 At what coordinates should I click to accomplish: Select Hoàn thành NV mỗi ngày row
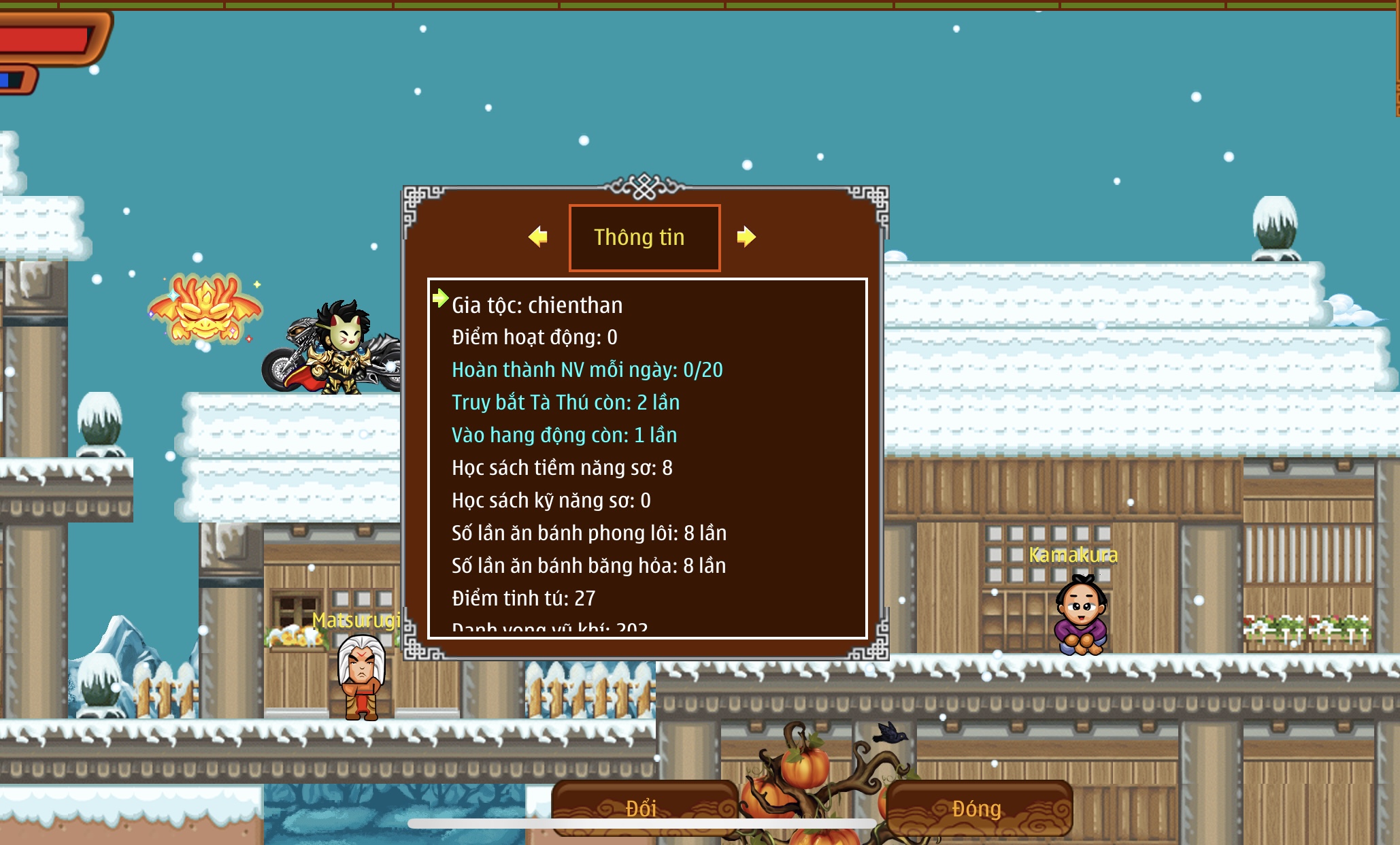587,370
